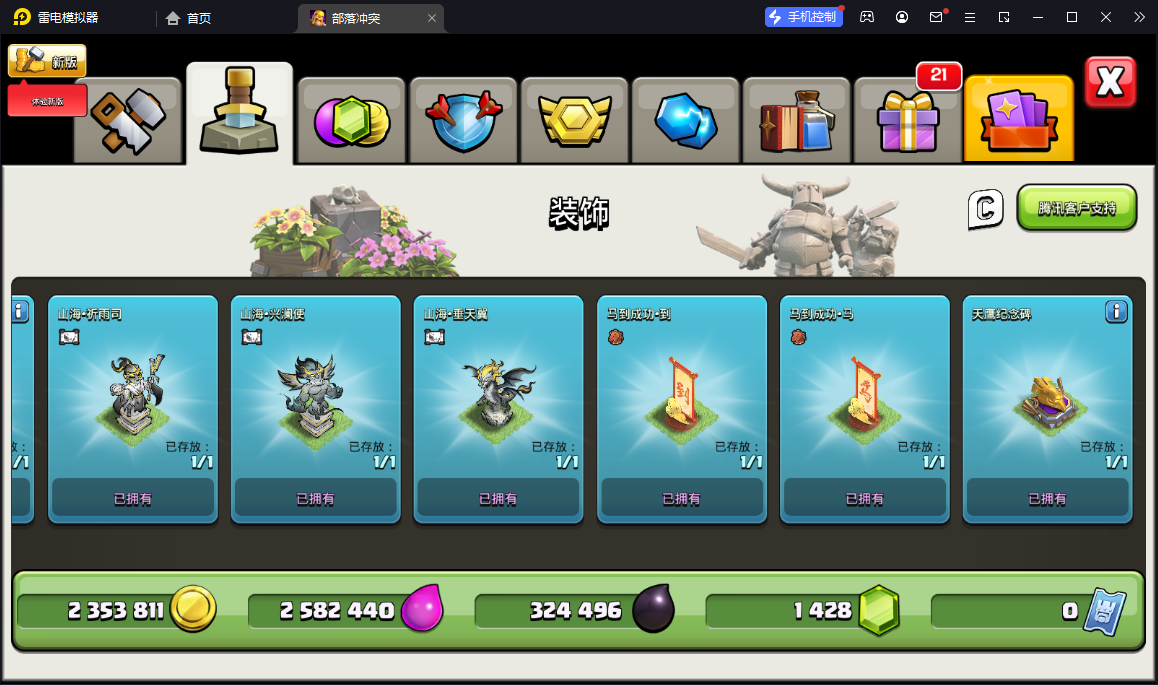The height and width of the screenshot is (685, 1158).
Task: Select the purple cards tab
Action: tap(1018, 120)
